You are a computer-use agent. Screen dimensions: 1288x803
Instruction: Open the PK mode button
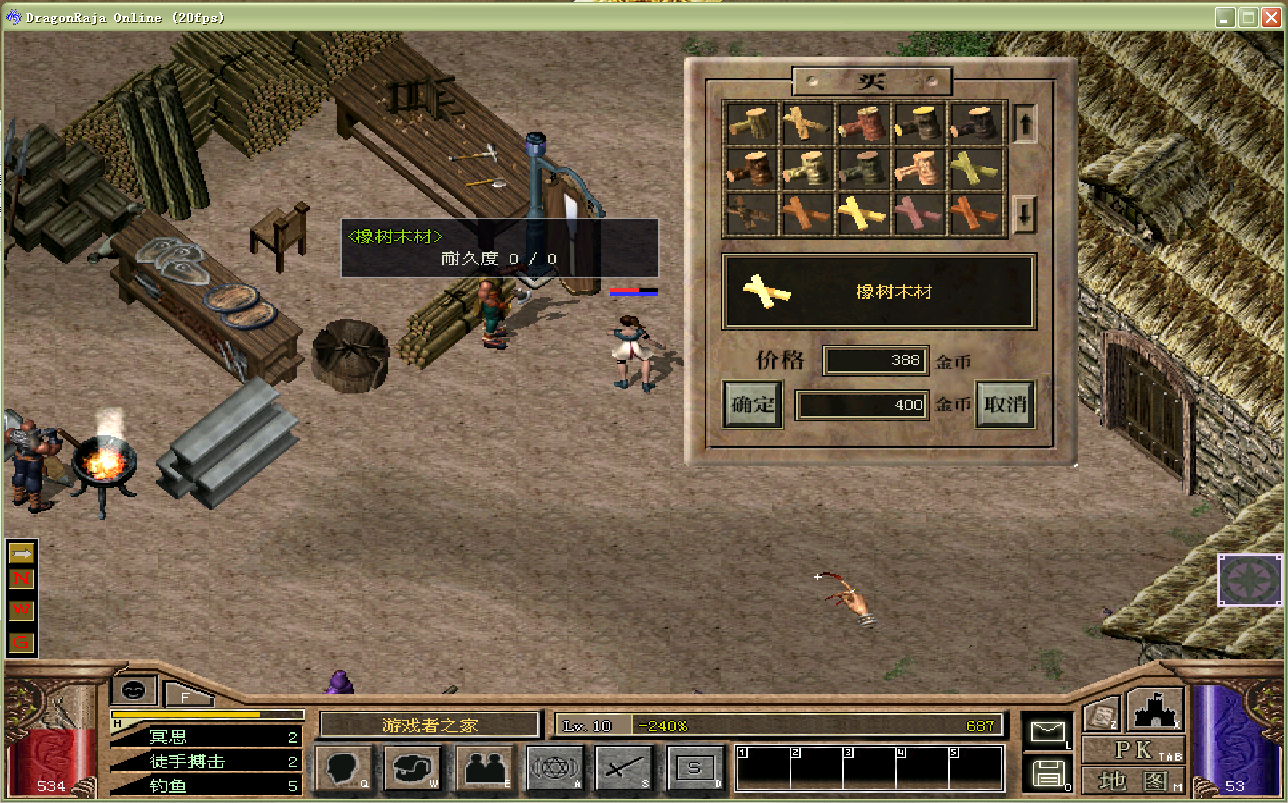click(x=1133, y=751)
